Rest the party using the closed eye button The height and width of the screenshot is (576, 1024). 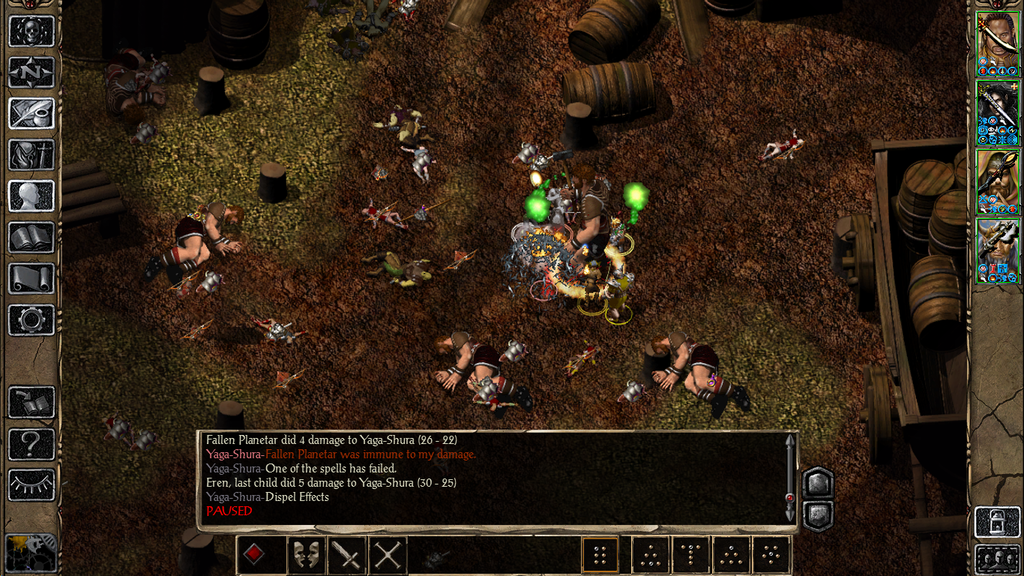[x=31, y=484]
